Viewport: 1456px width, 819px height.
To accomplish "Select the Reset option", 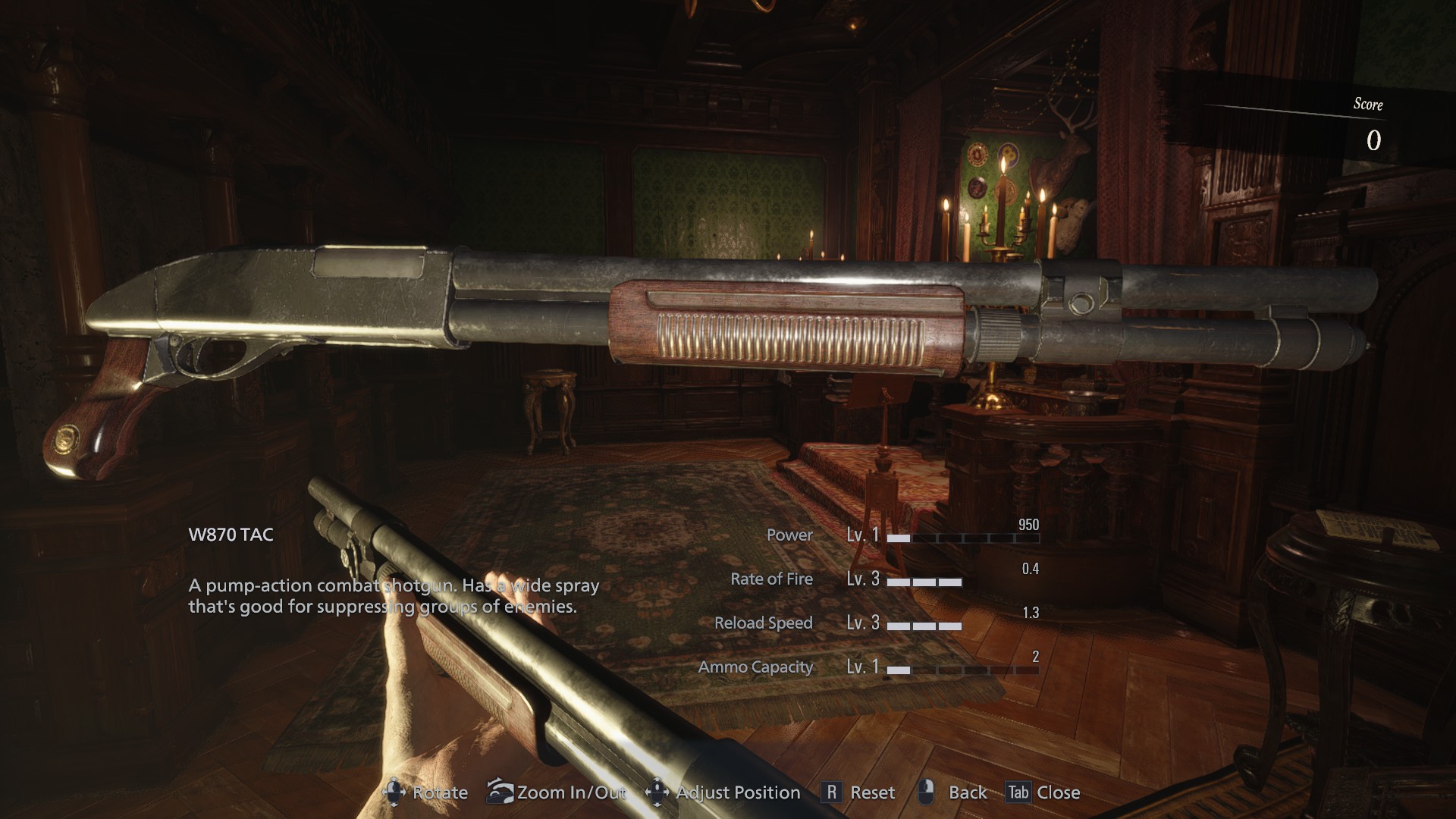I will [874, 792].
